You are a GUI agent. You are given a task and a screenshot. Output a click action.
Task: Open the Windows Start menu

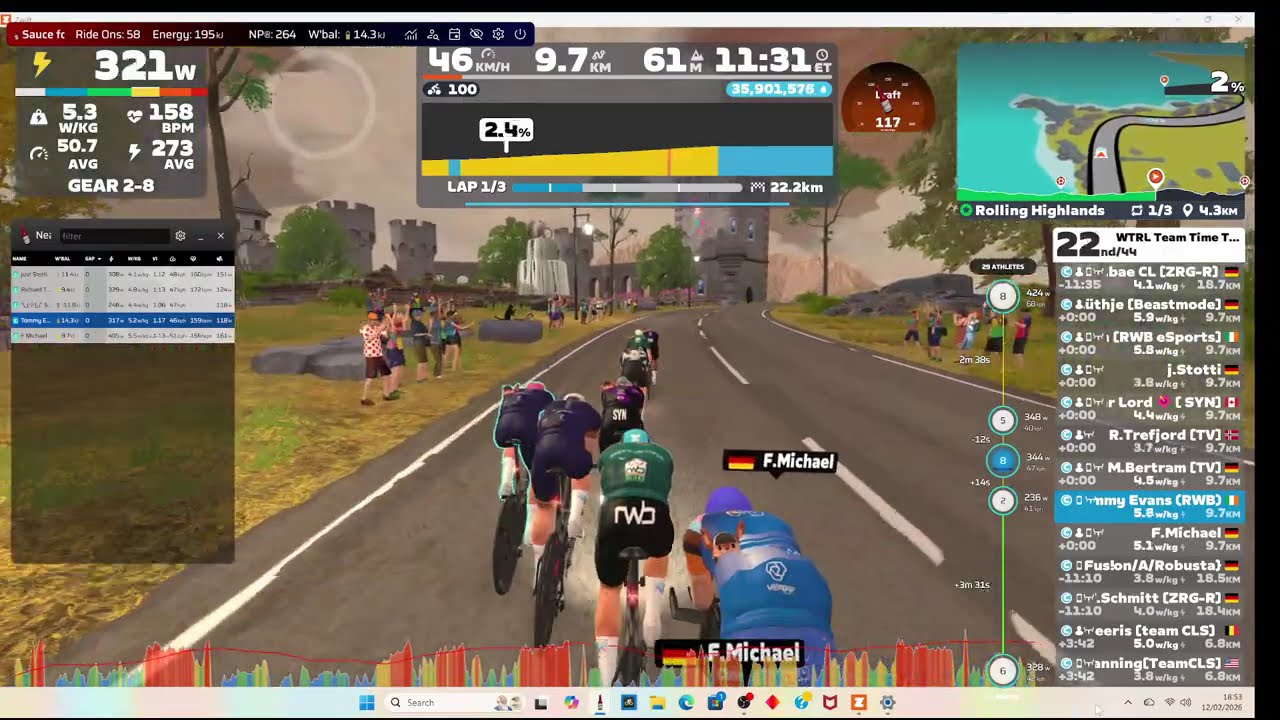coord(367,703)
